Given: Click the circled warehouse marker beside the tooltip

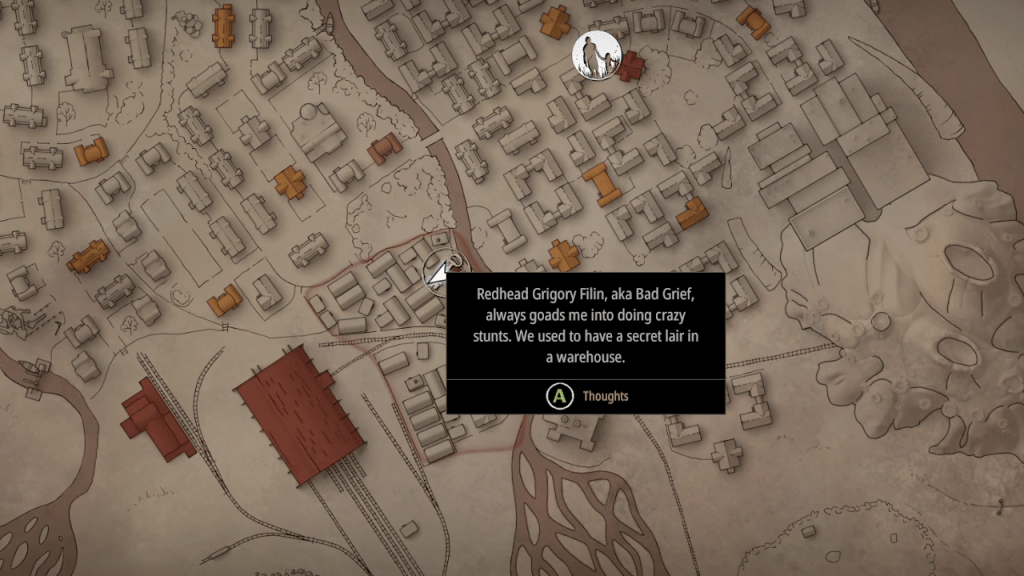Looking at the screenshot, I should click(x=442, y=269).
